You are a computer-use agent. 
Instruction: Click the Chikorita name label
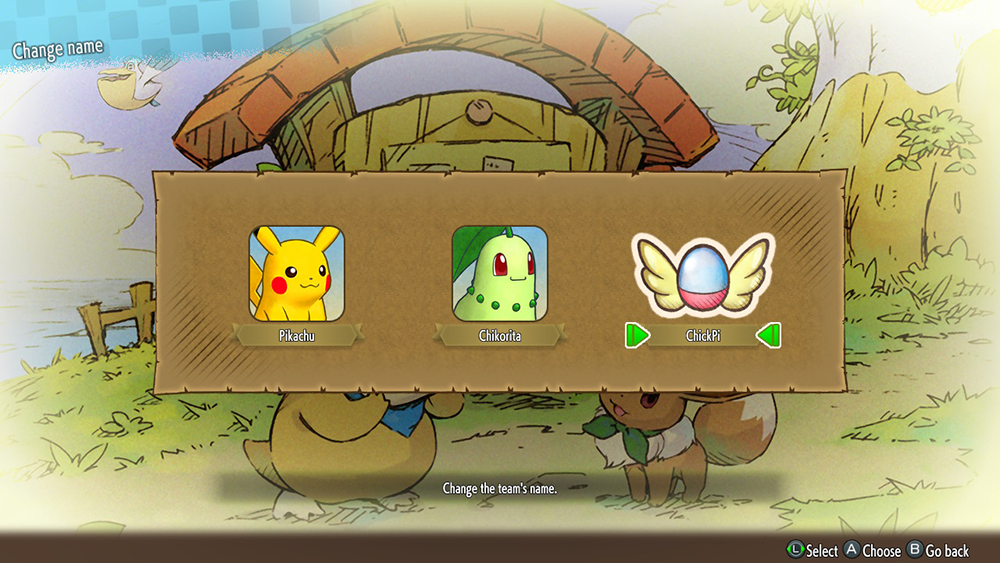pos(500,336)
